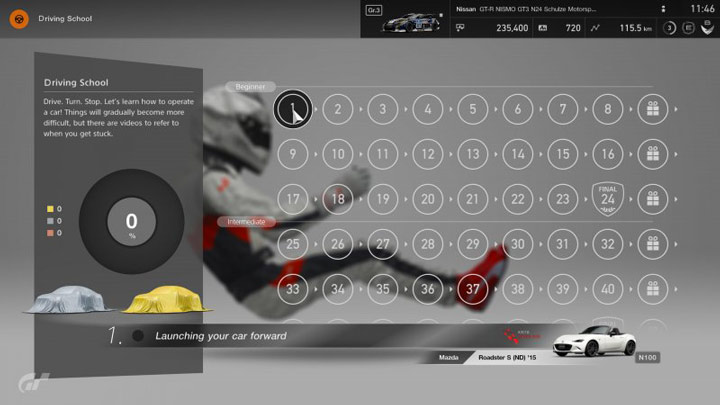Choose lesson 30 circle

[x=518, y=244]
